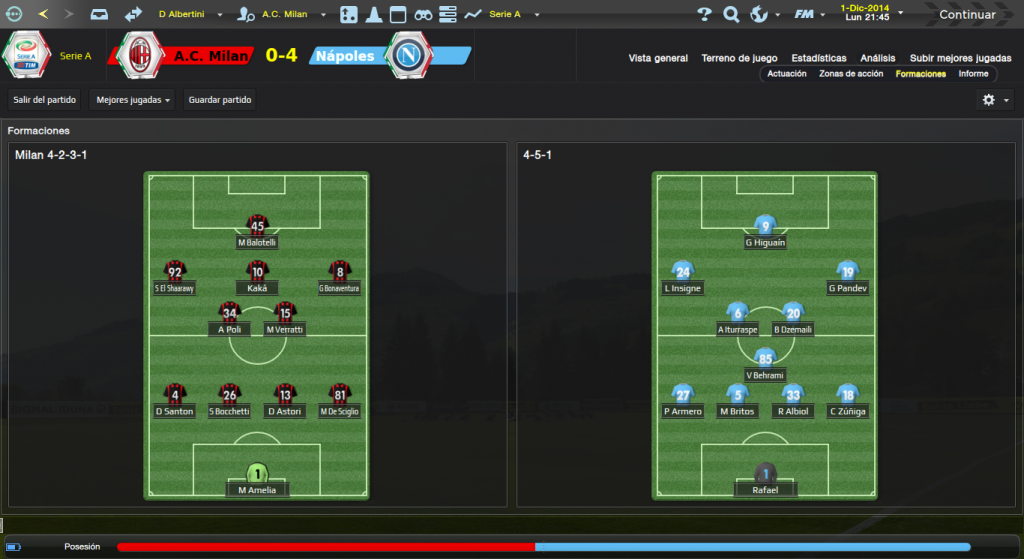
Task: Switch to the Actuación sub-tab
Action: pos(787,74)
